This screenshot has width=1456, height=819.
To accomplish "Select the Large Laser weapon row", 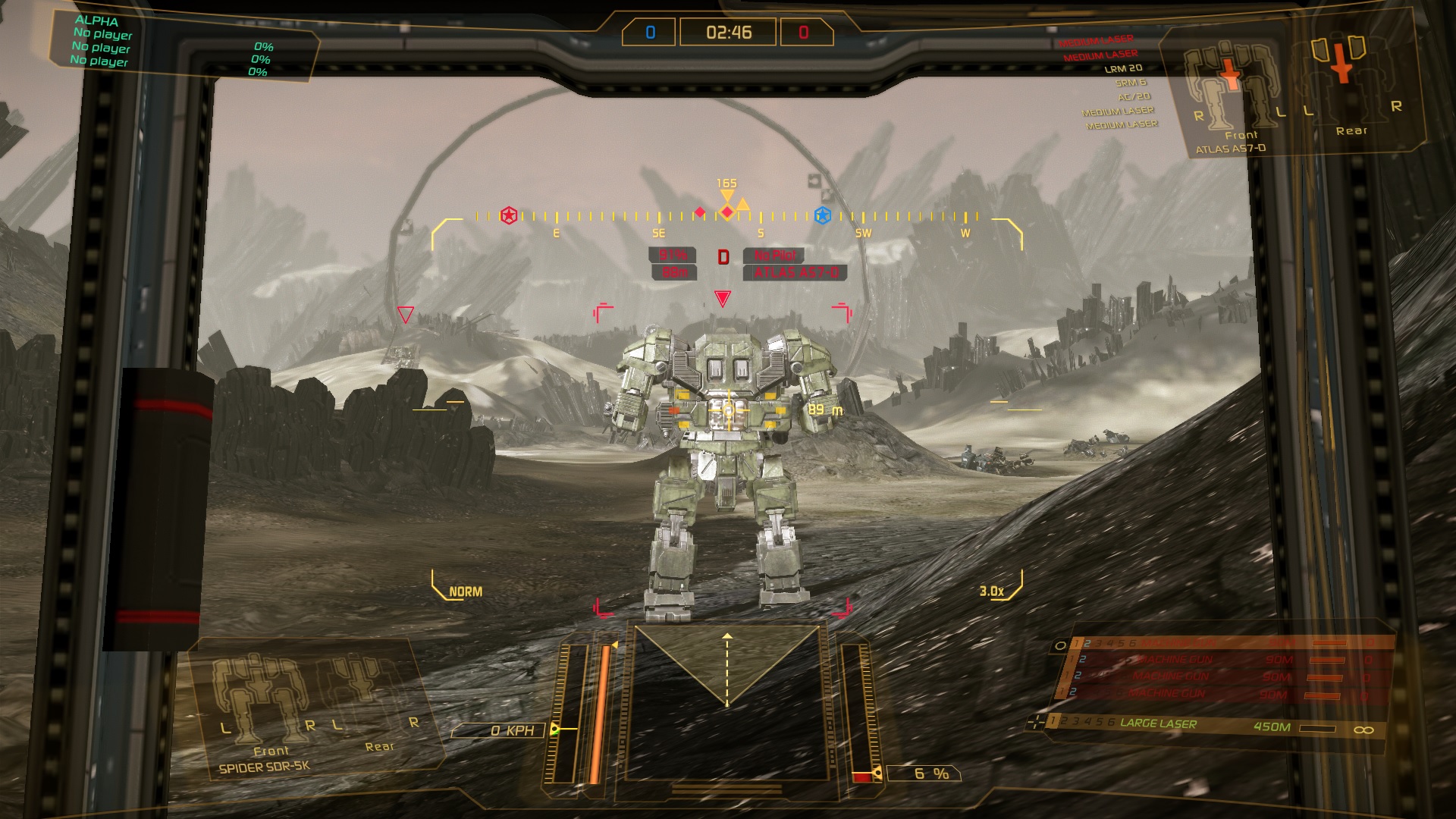I will pyautogui.click(x=1213, y=726).
